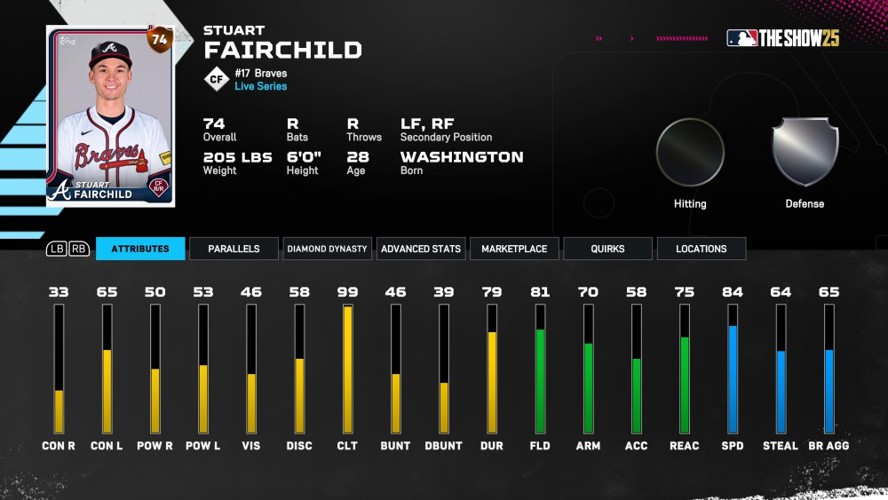Show the Advanced Stats tab
Viewport: 888px width, 500px height.
point(421,249)
